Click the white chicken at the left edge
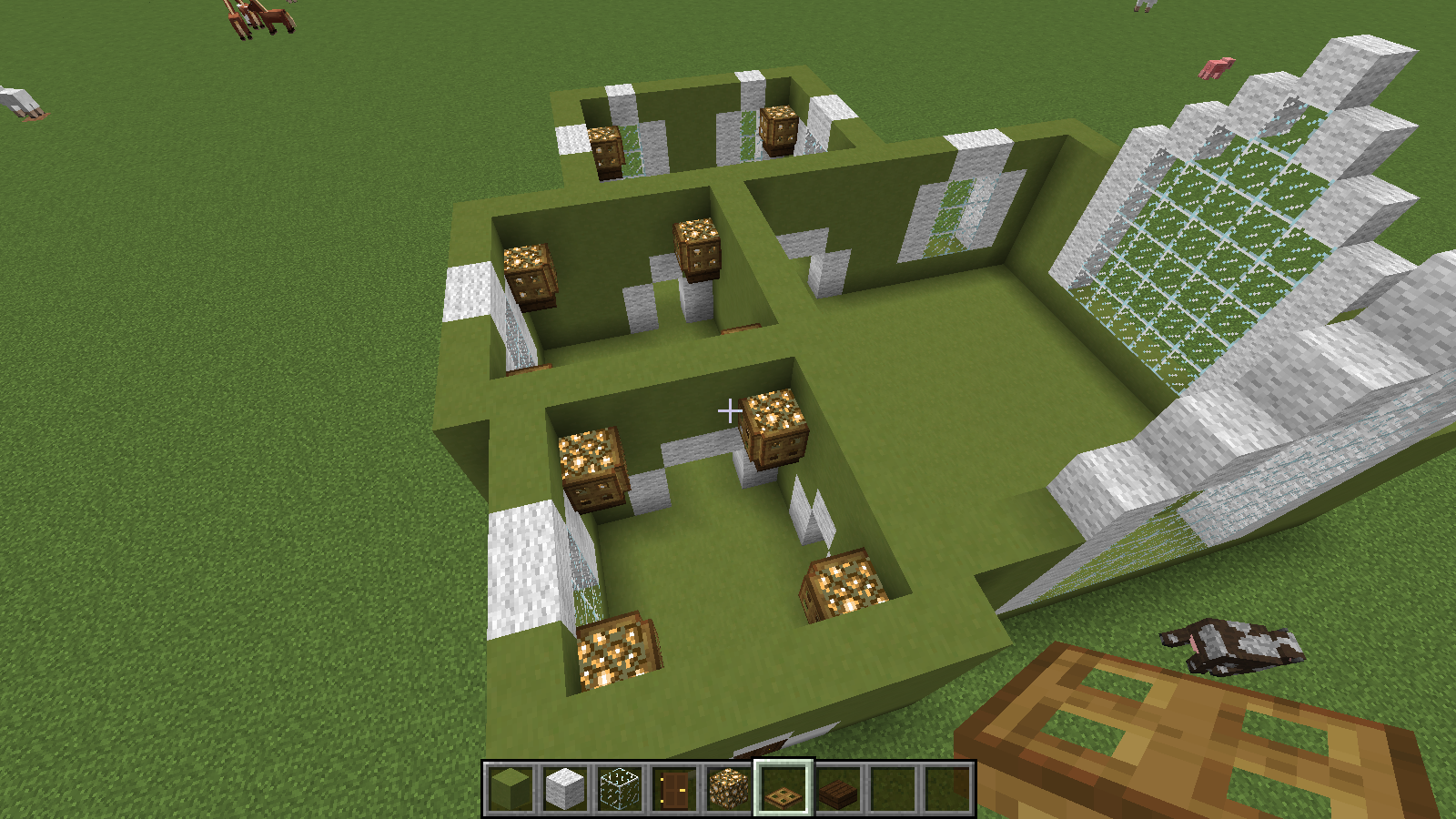This screenshot has width=1456, height=819. click(18, 100)
